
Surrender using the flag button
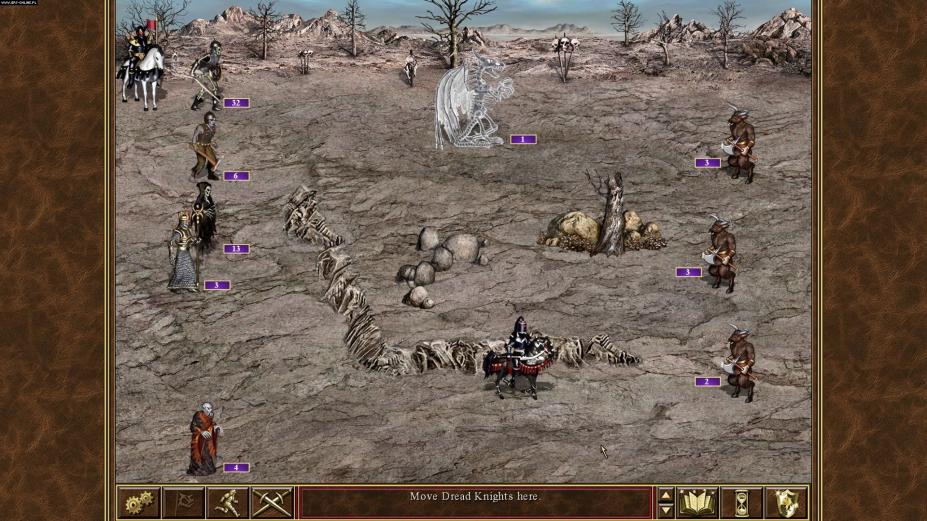coord(183,502)
